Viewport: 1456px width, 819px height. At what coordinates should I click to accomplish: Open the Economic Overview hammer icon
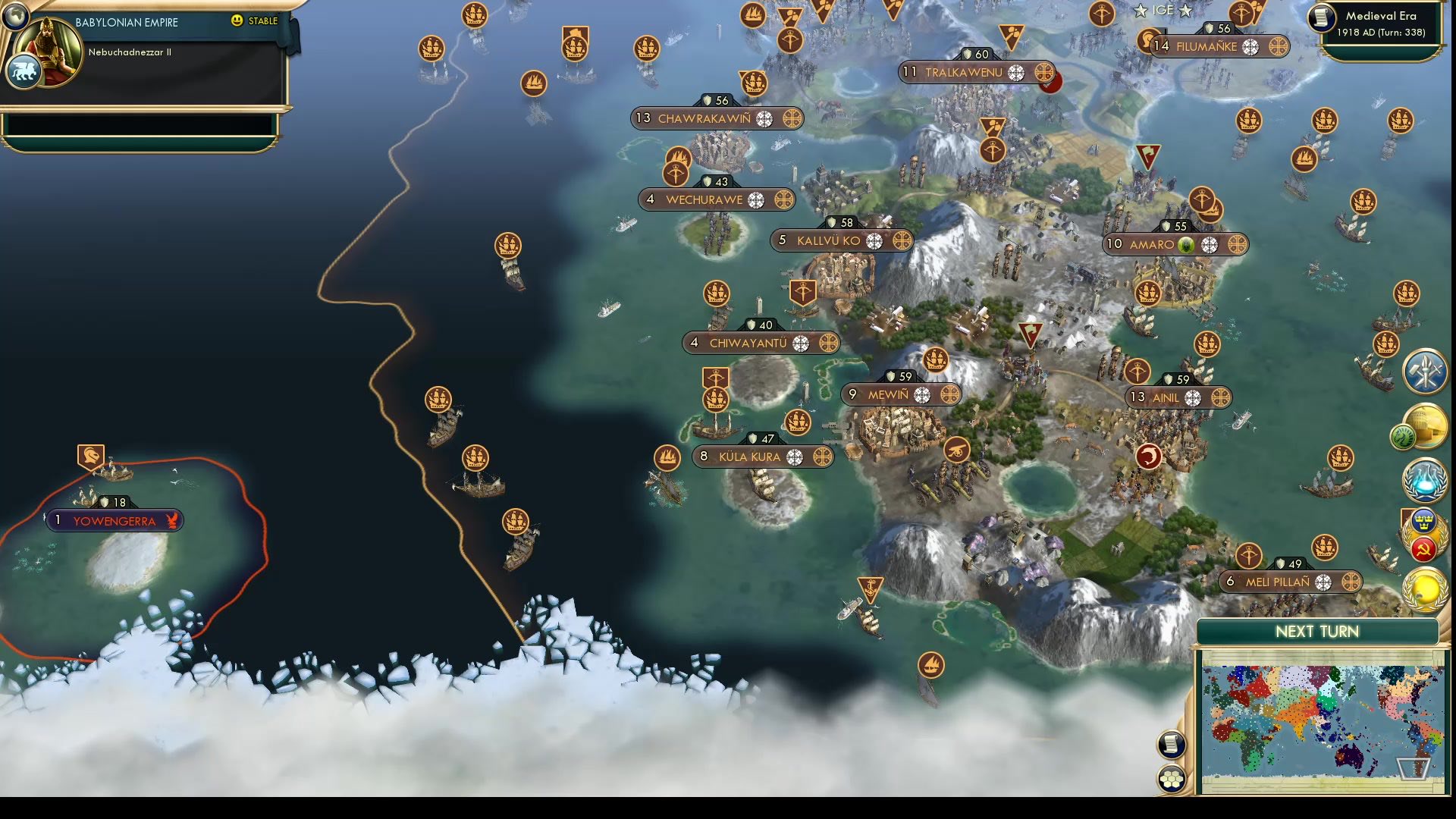[x=1426, y=371]
